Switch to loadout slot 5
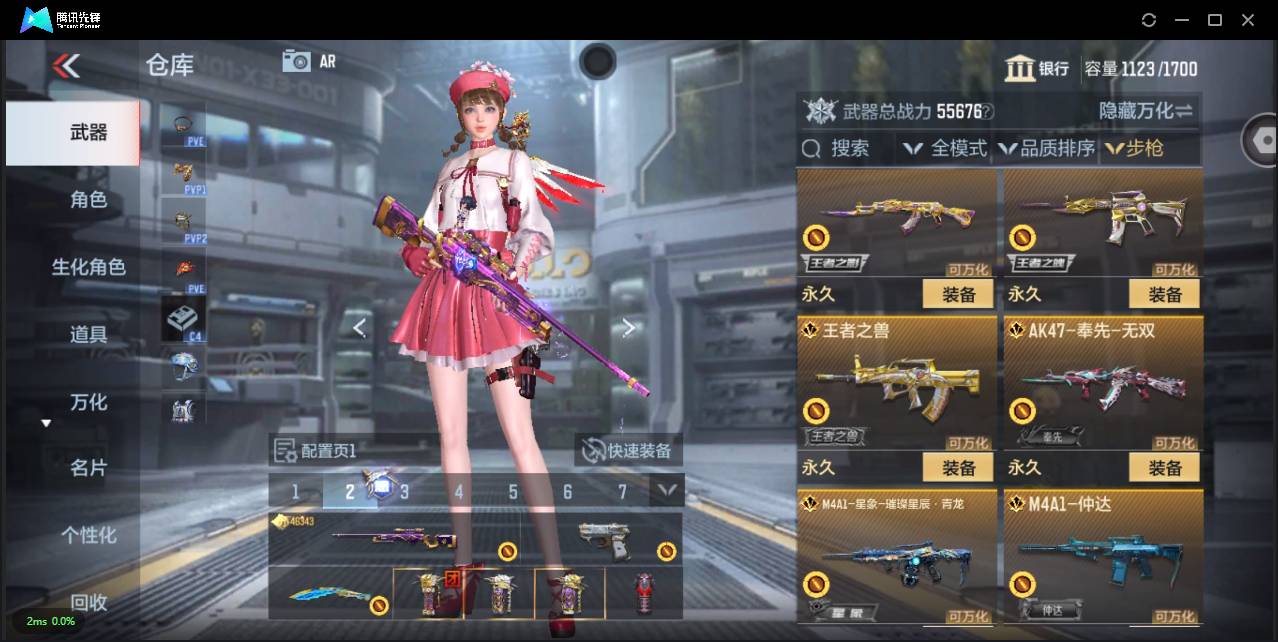Screen dimensions: 1278x642 (513, 491)
